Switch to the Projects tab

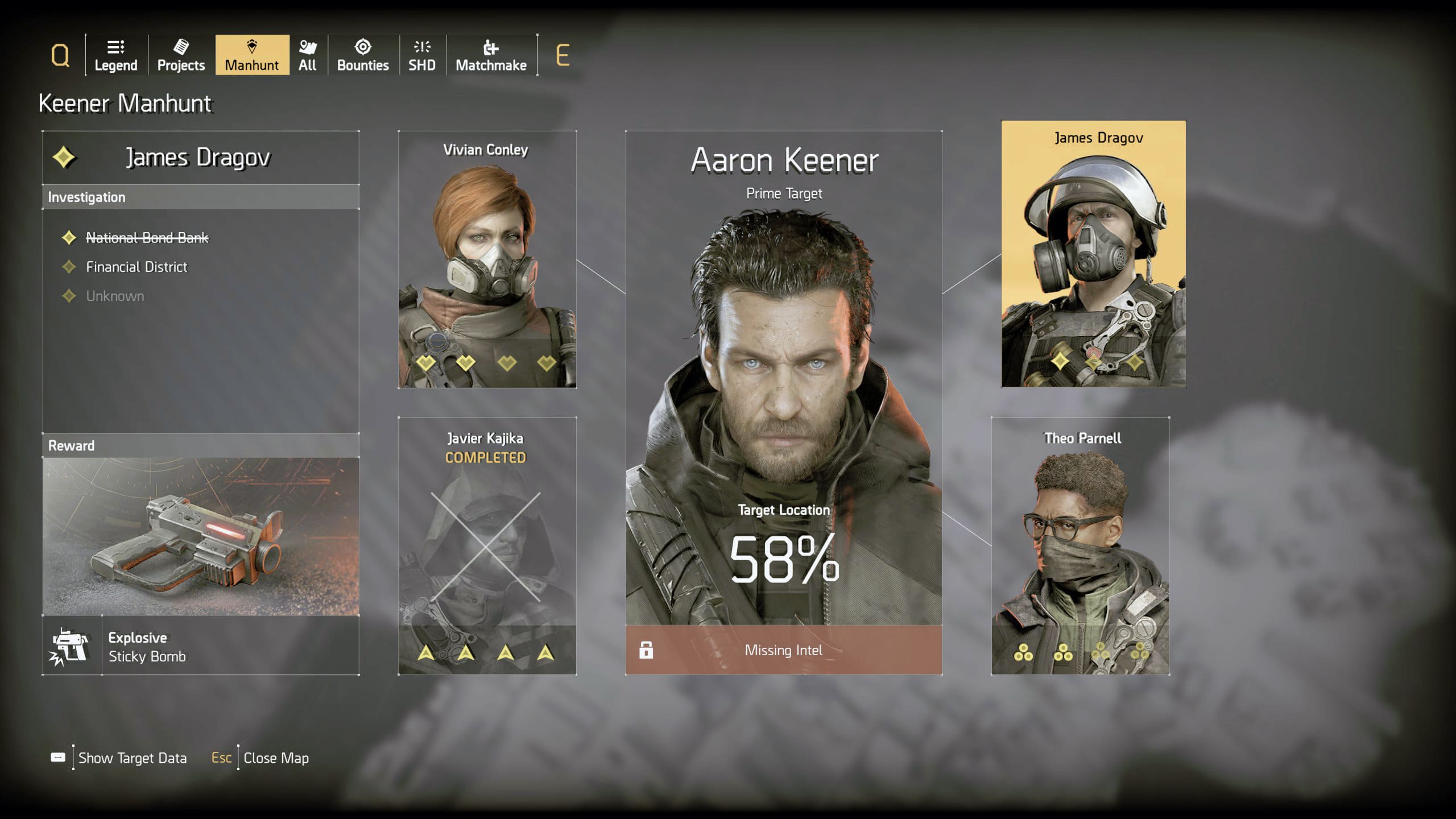(x=181, y=55)
